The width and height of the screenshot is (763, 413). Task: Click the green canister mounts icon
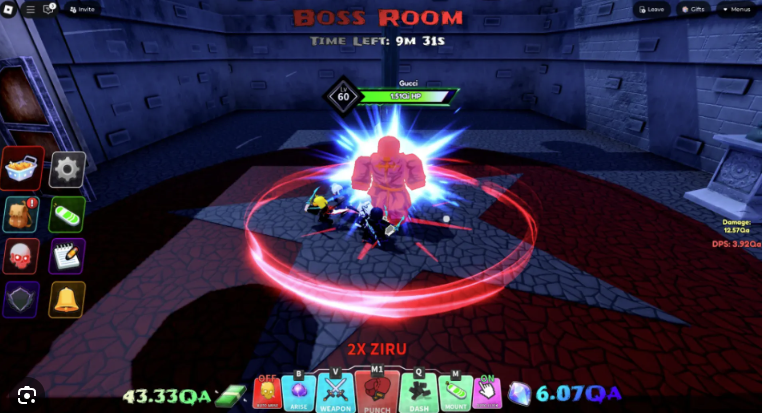coord(67,213)
